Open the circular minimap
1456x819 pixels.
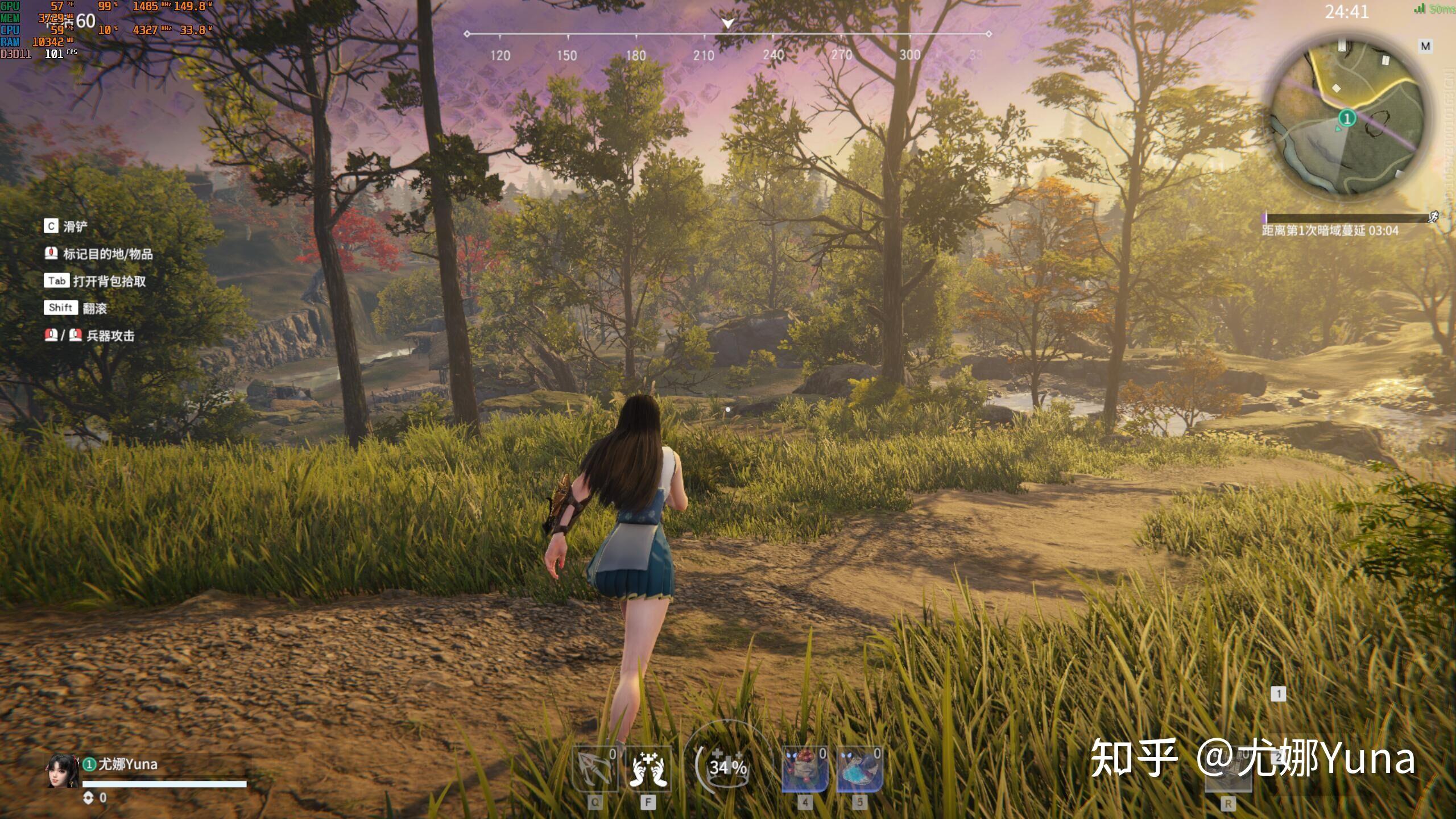1347,119
